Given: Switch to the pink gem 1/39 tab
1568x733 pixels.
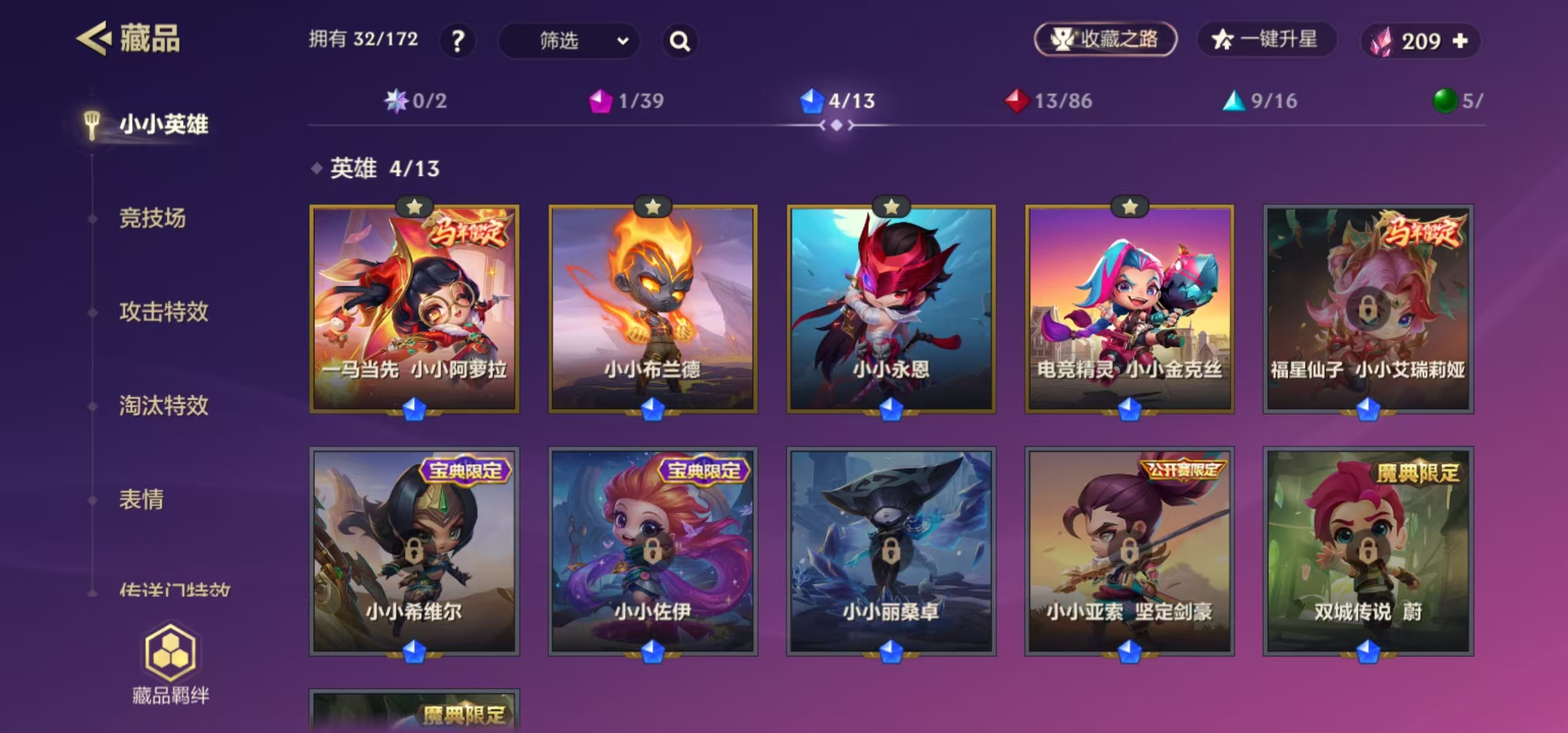Looking at the screenshot, I should coord(626,101).
